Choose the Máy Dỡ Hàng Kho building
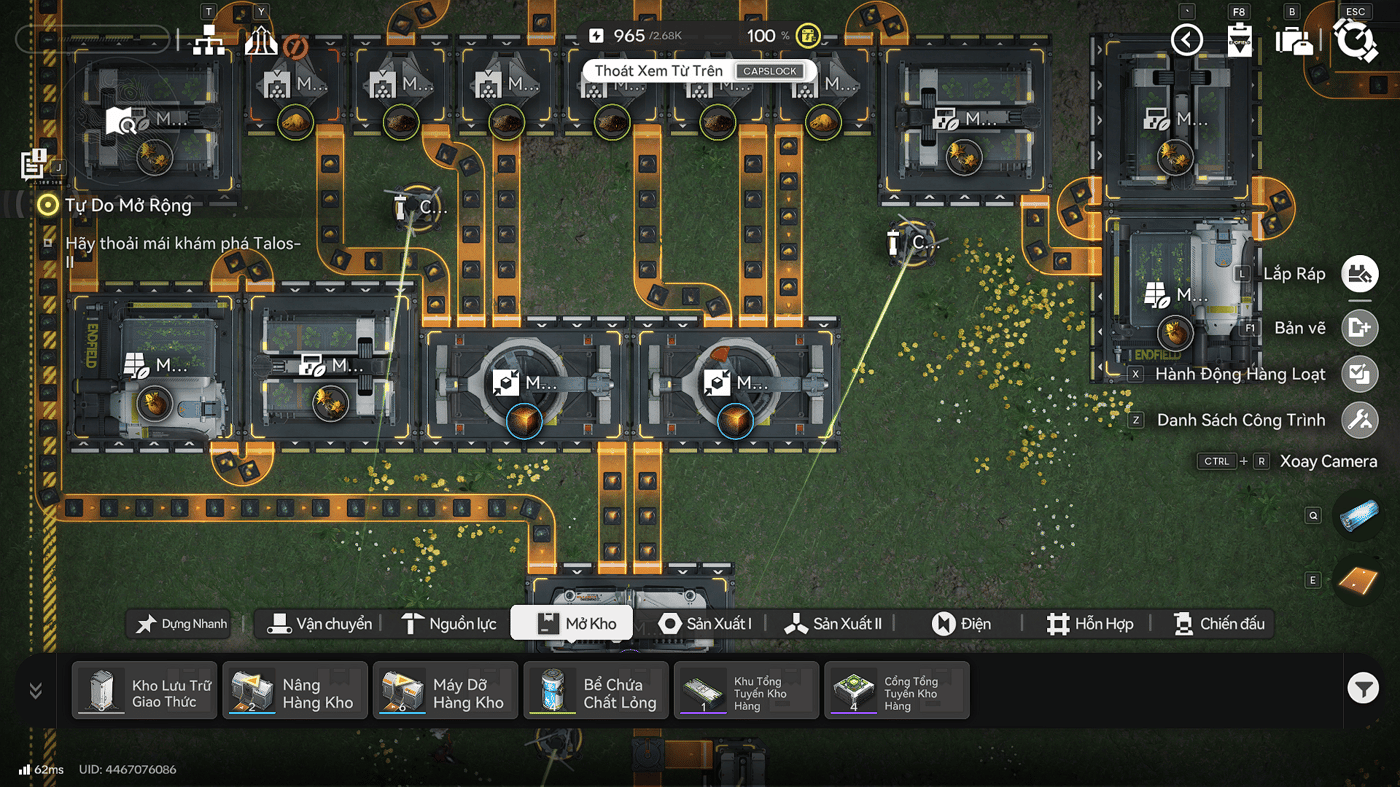Viewport: 1400px width, 787px height. 445,691
